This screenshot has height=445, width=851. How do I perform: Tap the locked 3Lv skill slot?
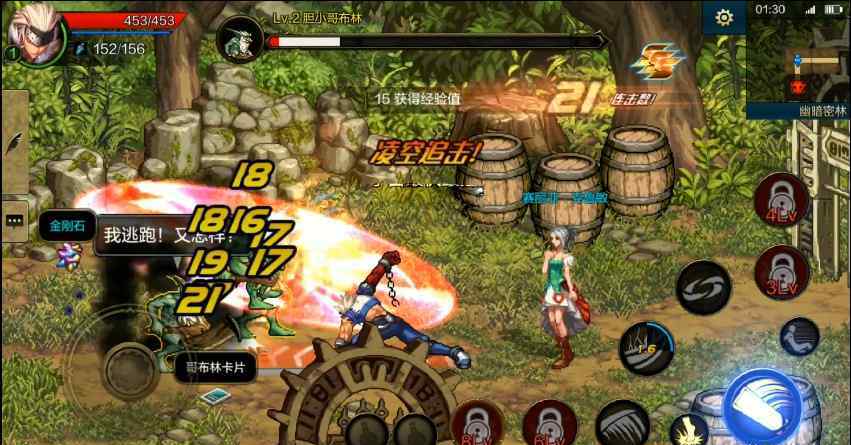tap(782, 270)
